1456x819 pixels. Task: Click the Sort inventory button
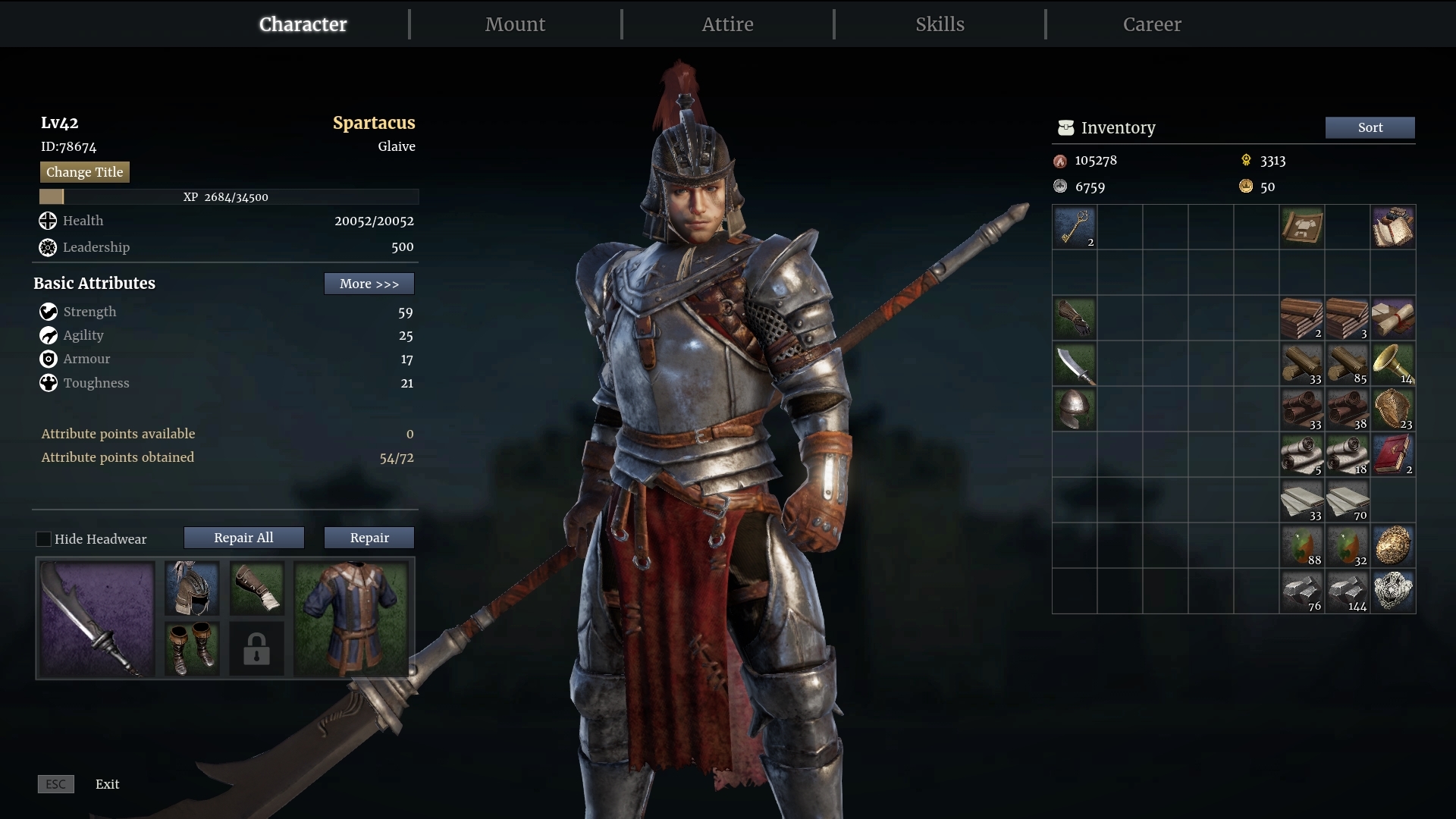tap(1370, 127)
